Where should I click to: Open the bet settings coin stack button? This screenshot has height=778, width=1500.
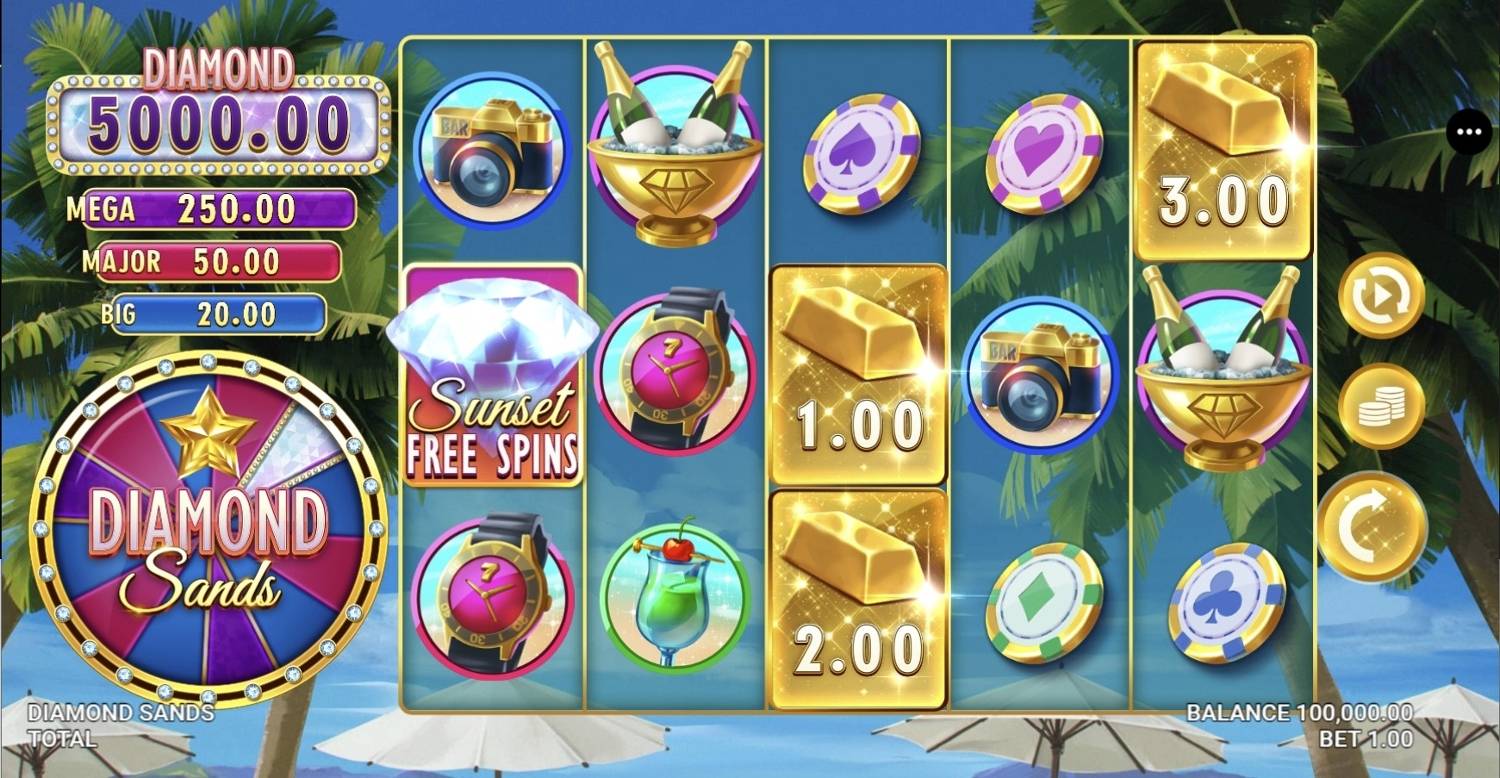click(1381, 406)
